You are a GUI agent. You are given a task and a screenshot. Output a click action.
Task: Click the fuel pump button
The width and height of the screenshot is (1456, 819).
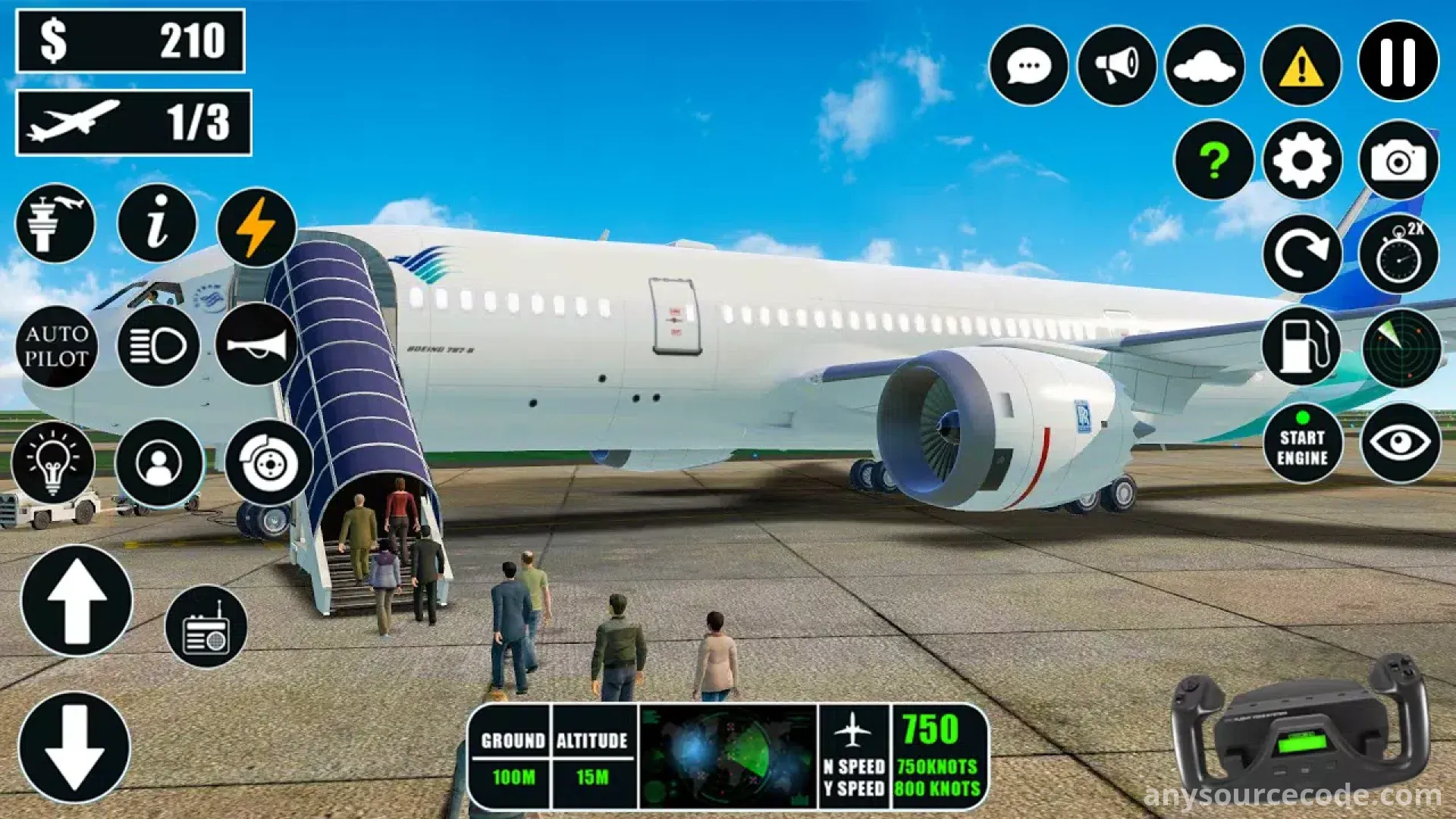pyautogui.click(x=1301, y=347)
